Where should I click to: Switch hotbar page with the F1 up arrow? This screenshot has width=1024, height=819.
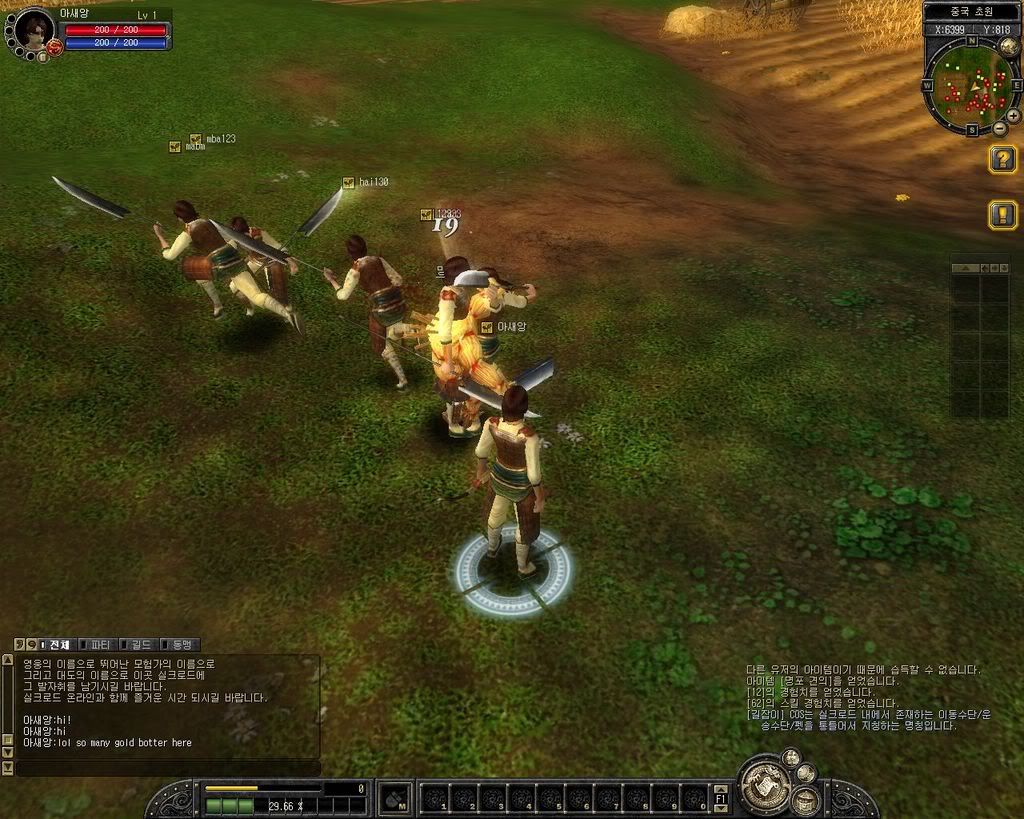pos(720,789)
